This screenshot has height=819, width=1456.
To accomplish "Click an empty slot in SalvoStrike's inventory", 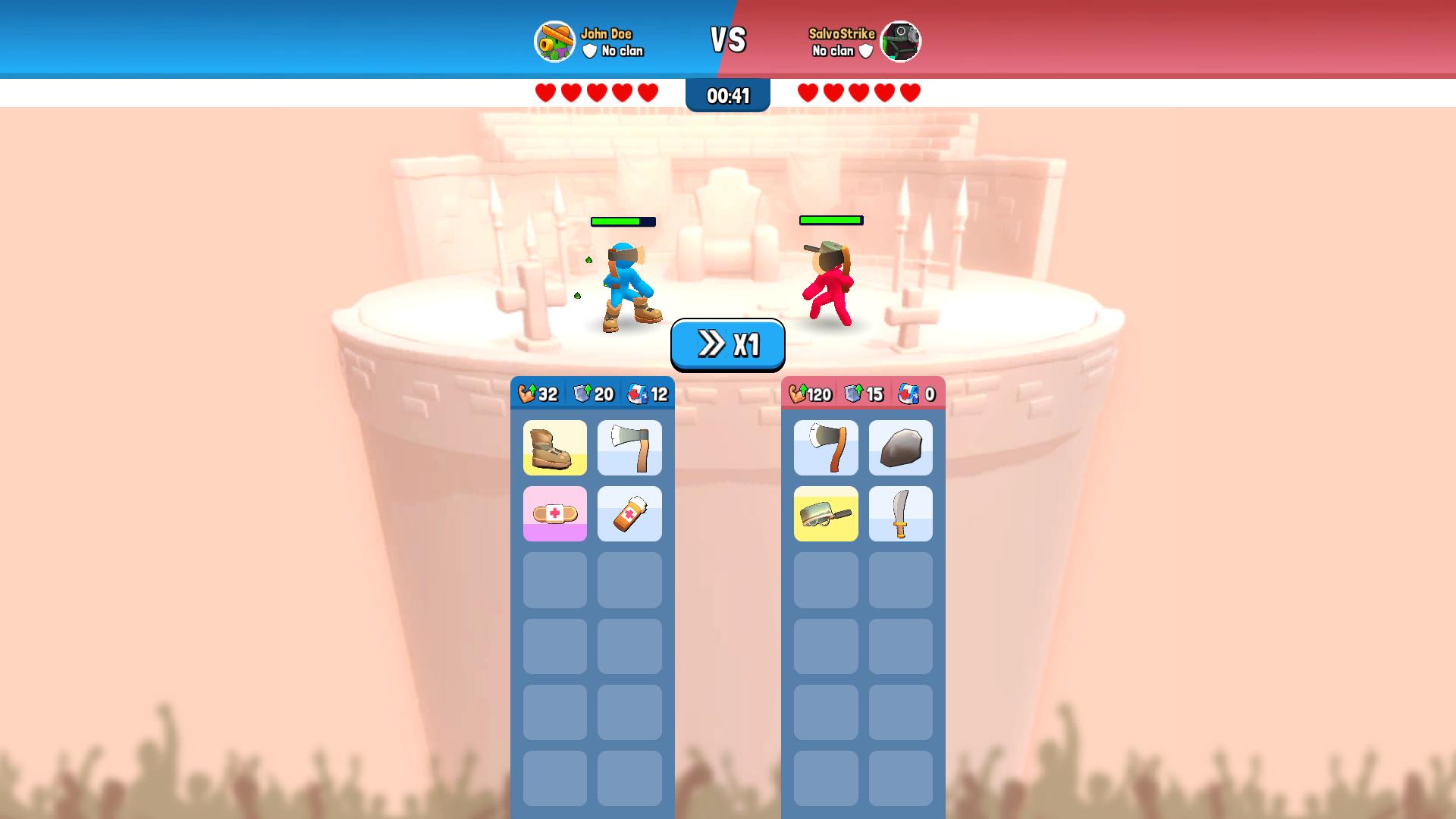I will coord(826,580).
